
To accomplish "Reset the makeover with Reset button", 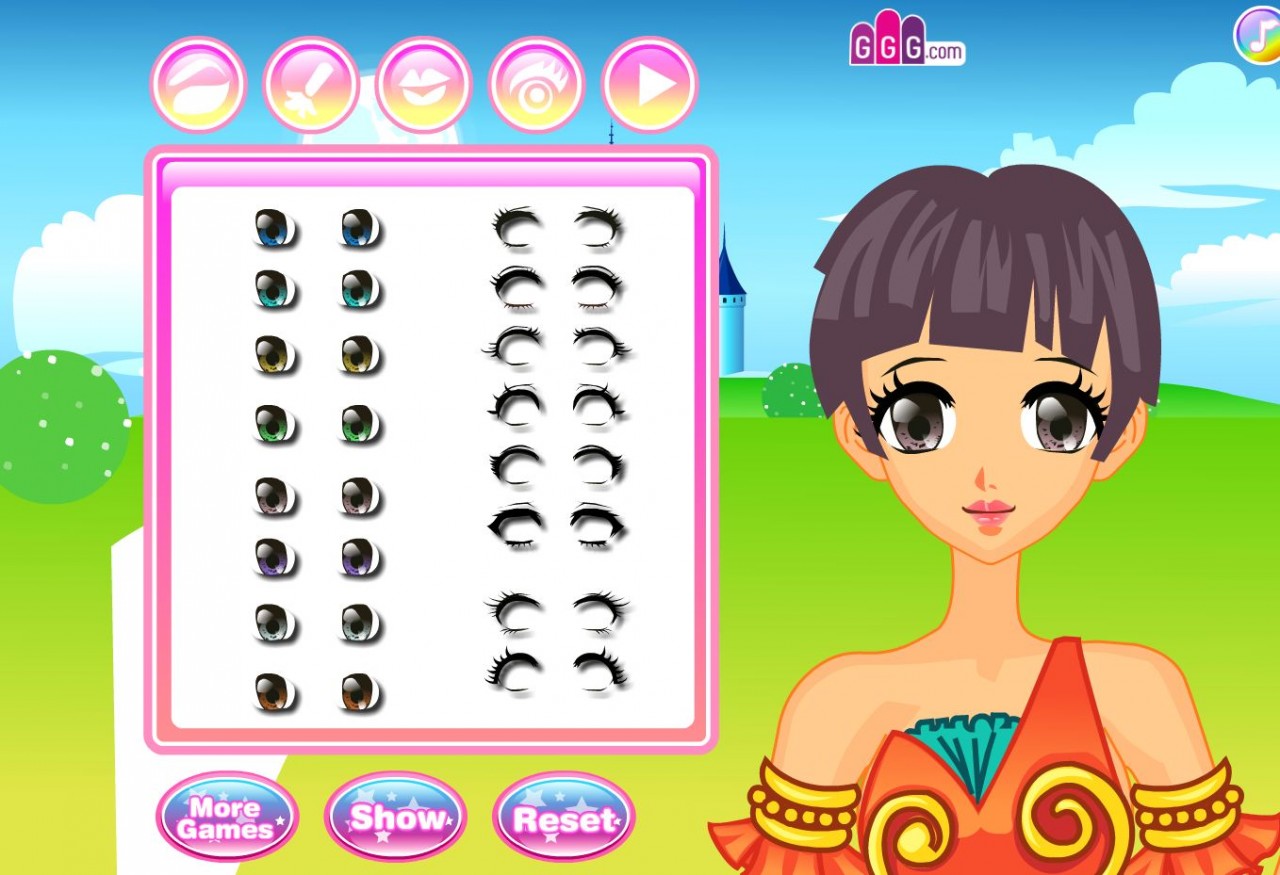I will (x=564, y=819).
